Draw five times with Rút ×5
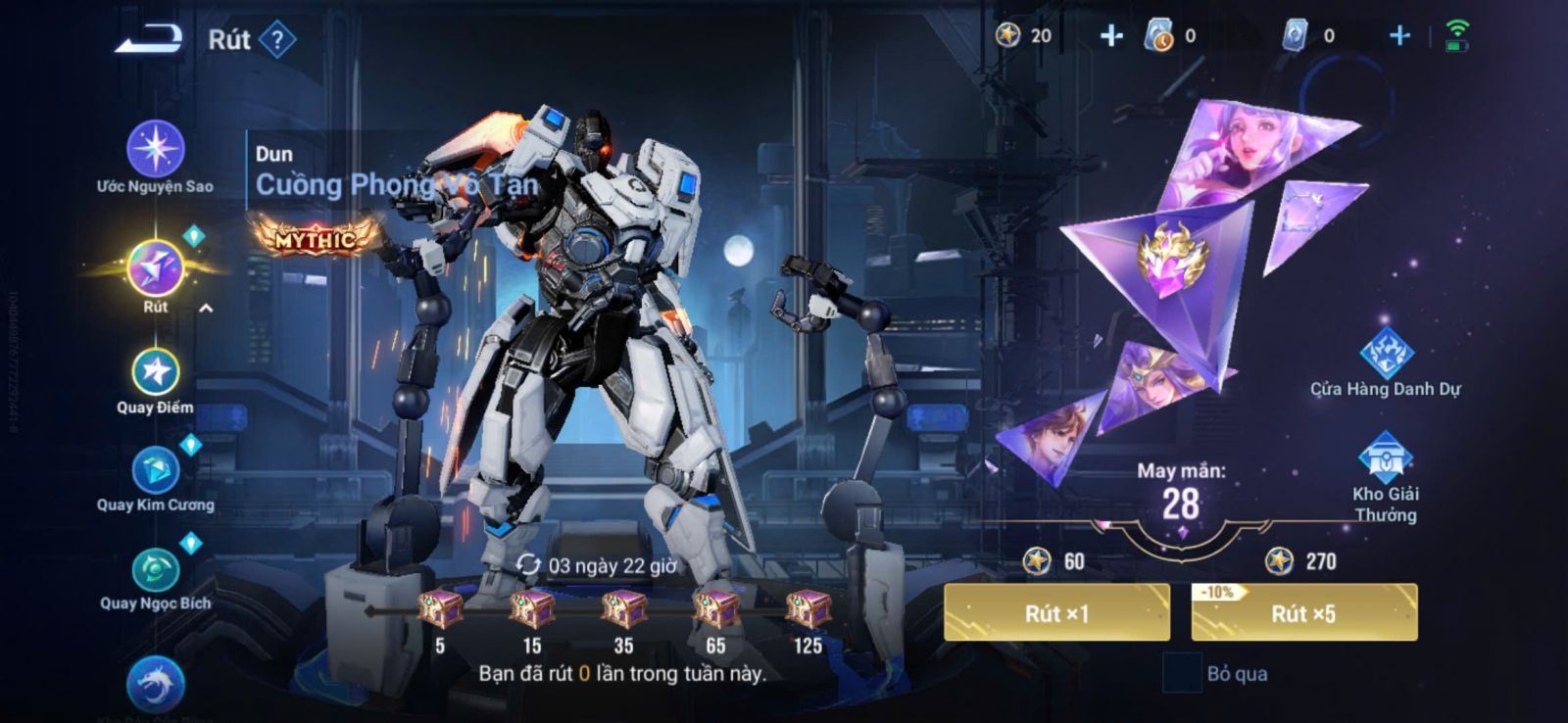The image size is (1568, 723). coord(1303,613)
